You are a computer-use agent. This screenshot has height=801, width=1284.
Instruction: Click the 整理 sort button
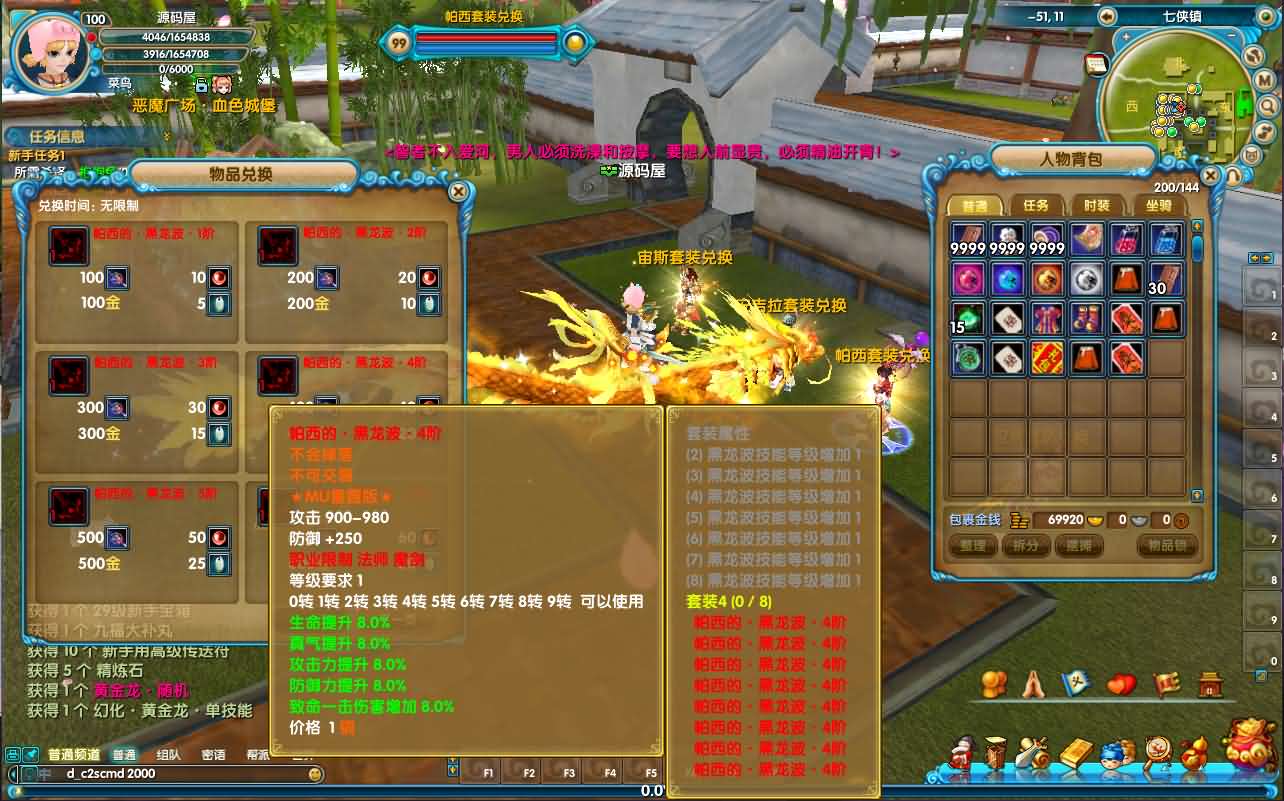click(x=973, y=546)
